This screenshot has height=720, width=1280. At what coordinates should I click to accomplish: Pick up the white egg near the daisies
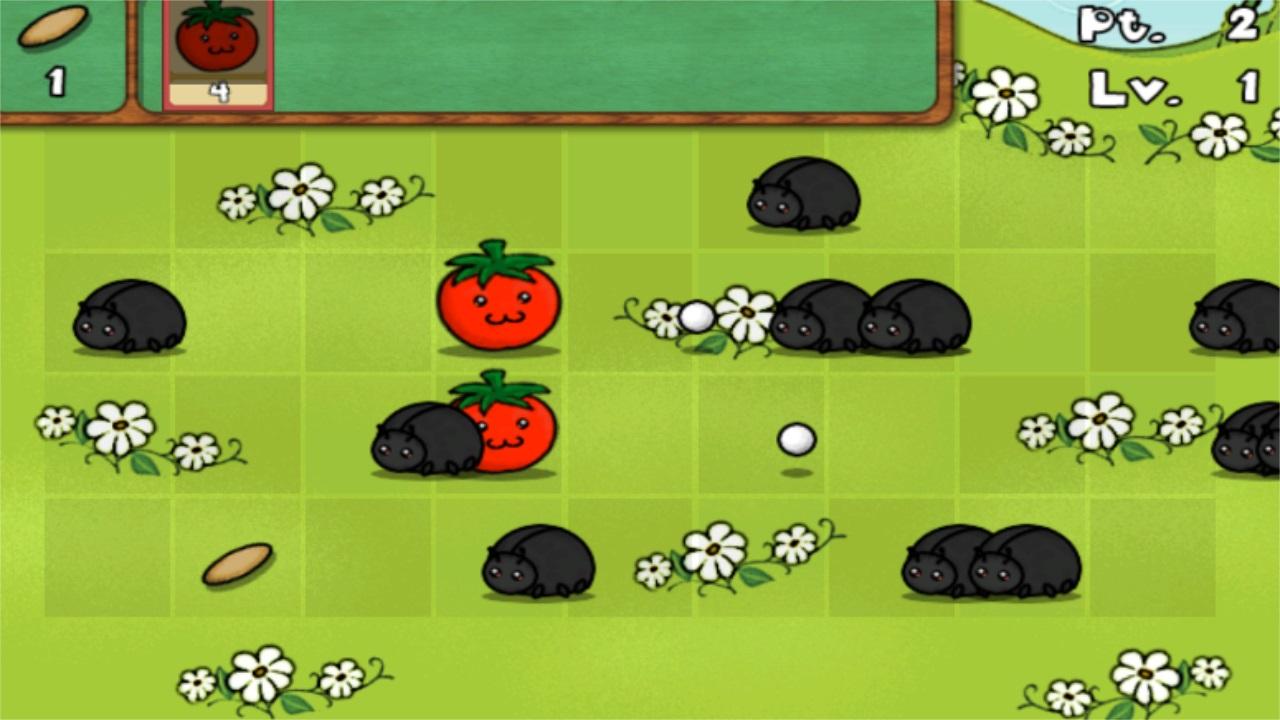click(695, 315)
